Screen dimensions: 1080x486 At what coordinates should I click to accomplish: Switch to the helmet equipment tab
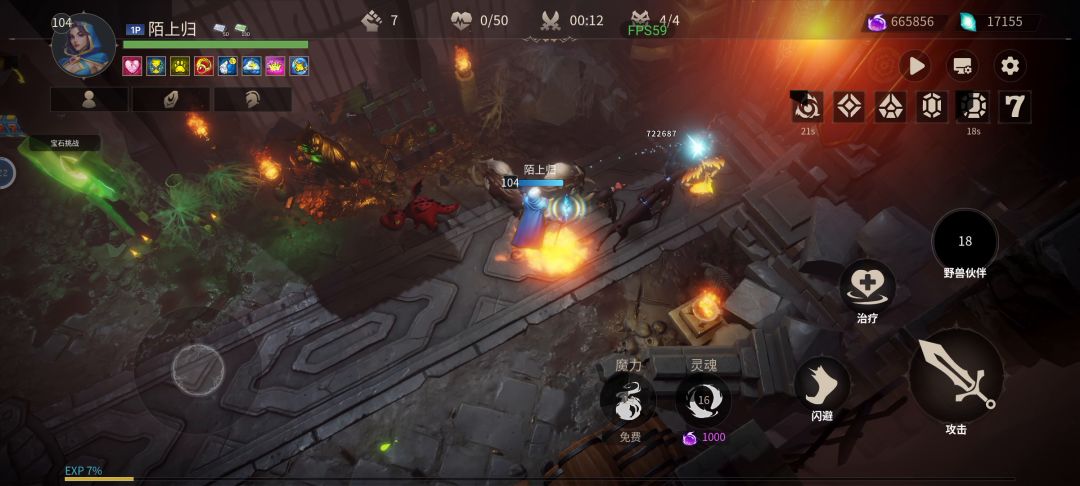tap(252, 99)
